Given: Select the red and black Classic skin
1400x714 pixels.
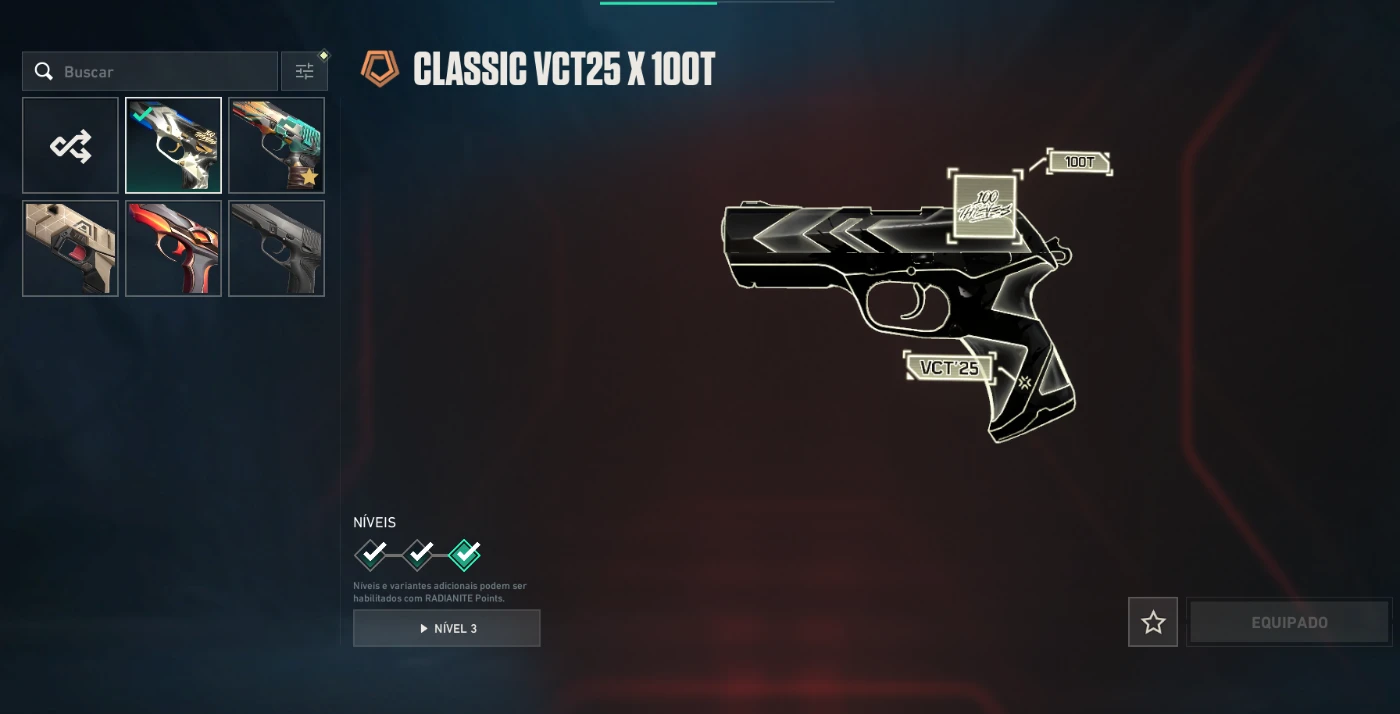Looking at the screenshot, I should 173,248.
